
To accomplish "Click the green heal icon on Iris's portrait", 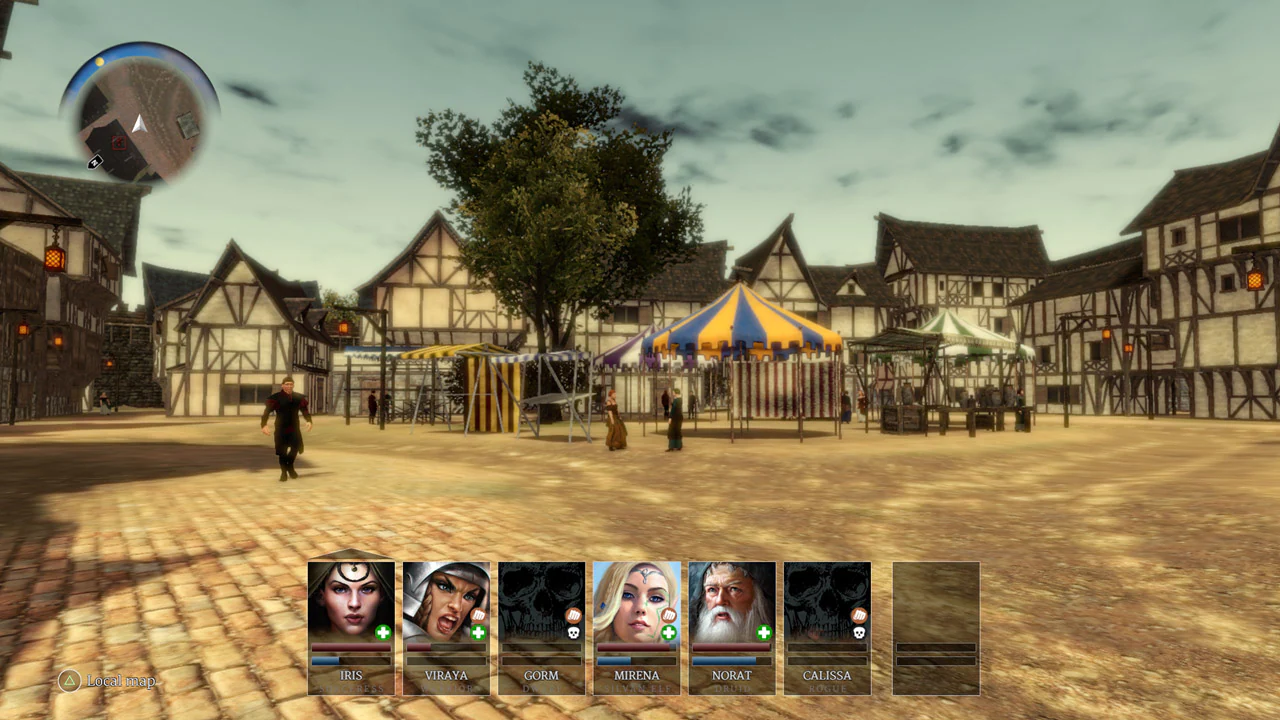I will pos(382,633).
